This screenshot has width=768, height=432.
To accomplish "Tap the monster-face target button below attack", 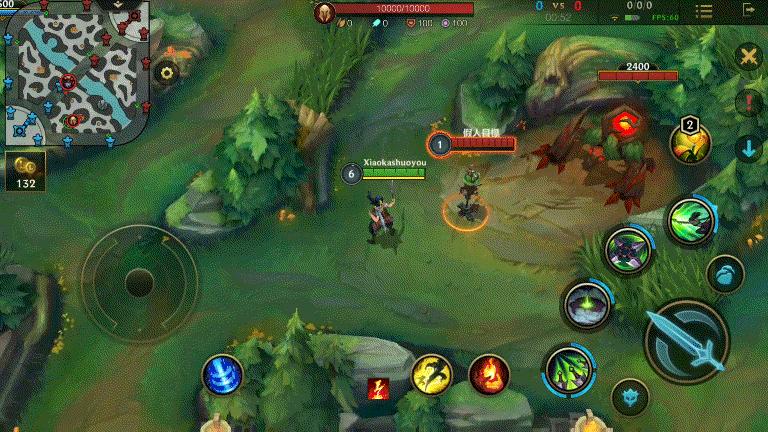I will click(x=629, y=397).
